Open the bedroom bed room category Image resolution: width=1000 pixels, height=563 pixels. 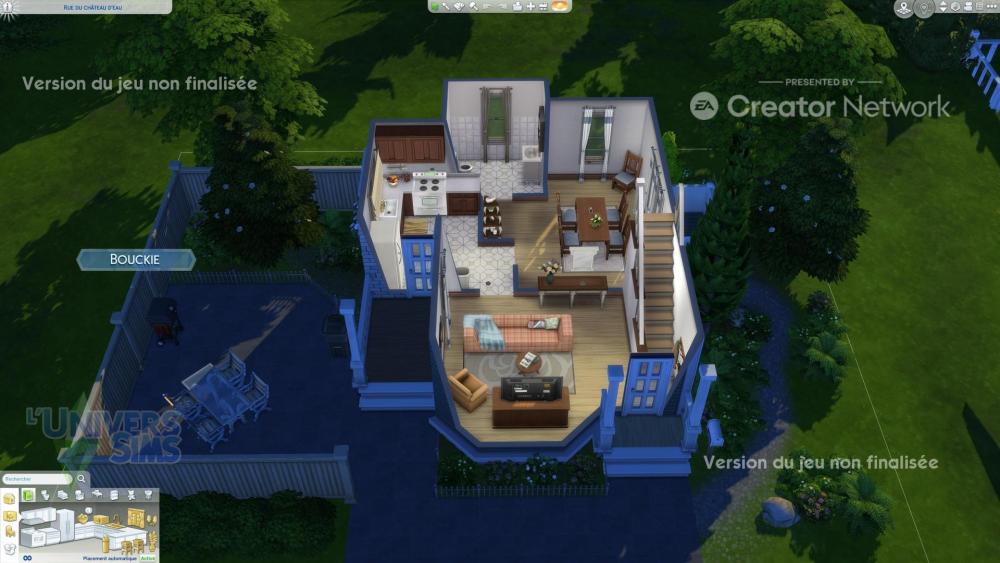pos(63,495)
